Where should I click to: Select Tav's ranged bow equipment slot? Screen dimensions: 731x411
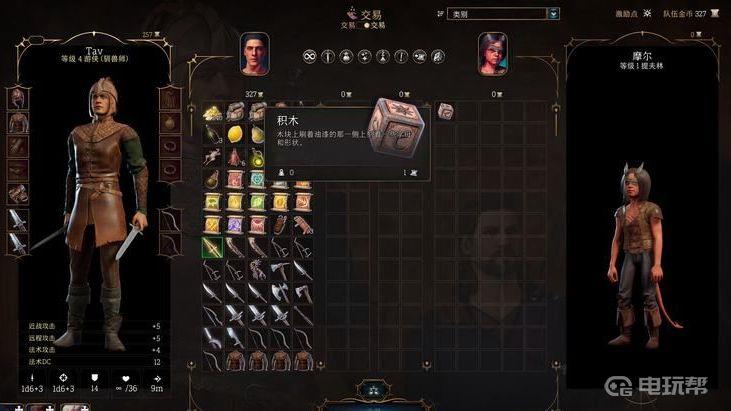pos(170,219)
